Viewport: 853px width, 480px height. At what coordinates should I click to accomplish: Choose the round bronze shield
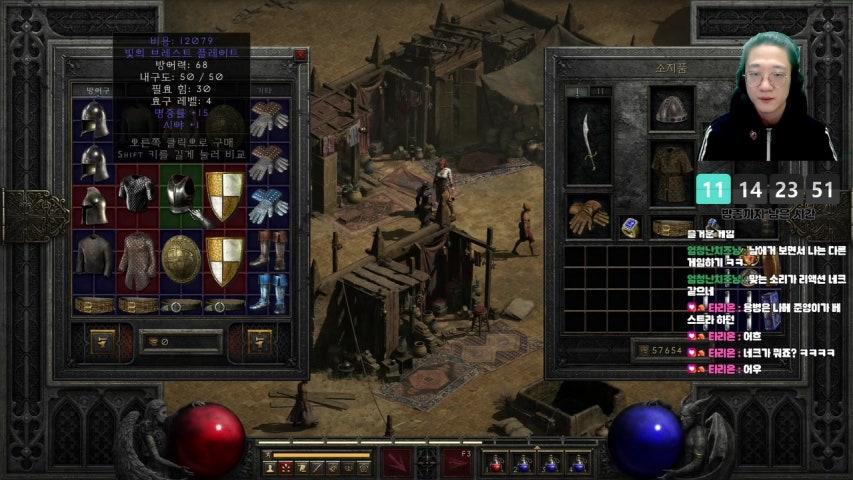coord(181,257)
